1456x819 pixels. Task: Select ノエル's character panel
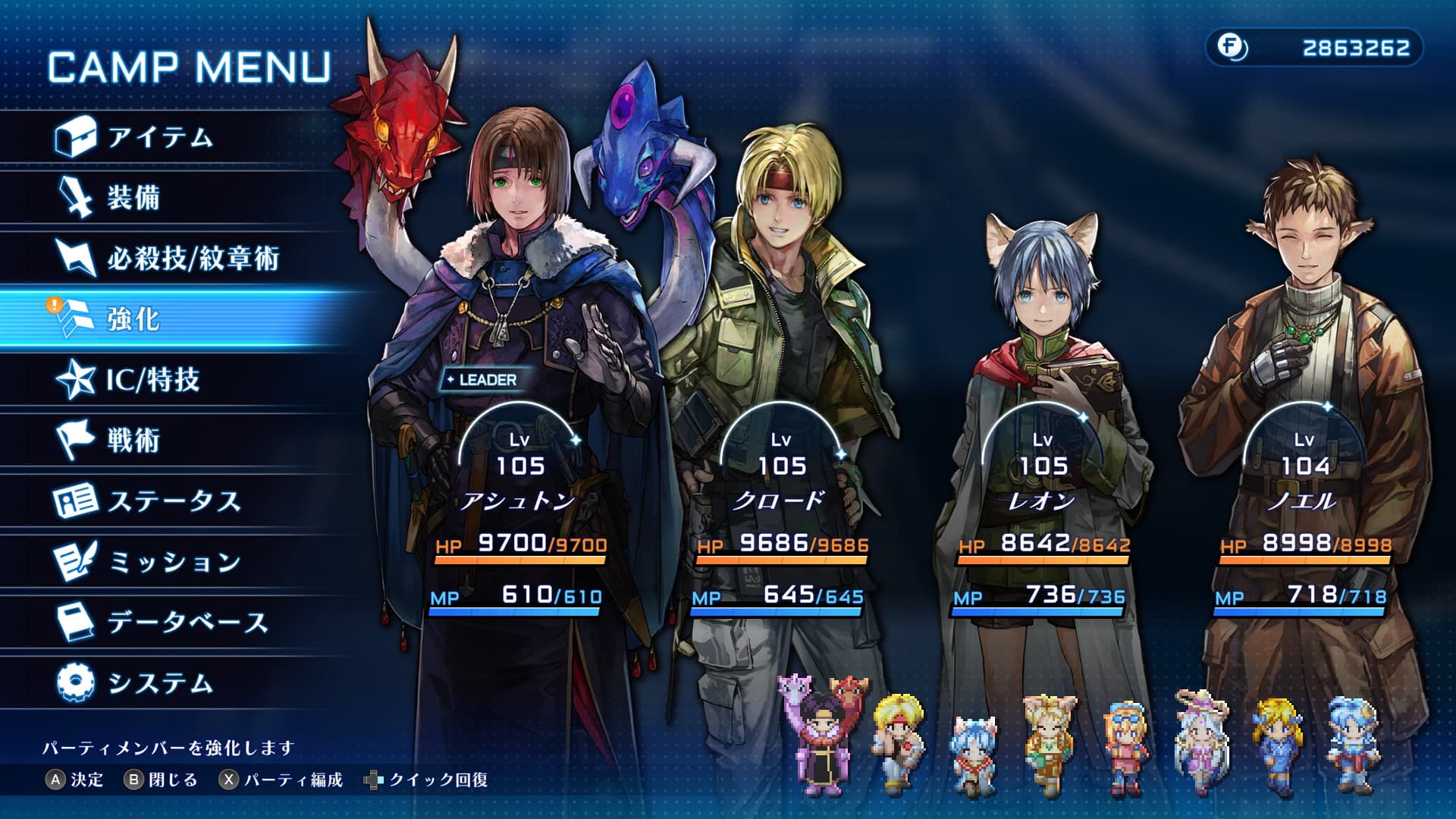click(x=1304, y=455)
